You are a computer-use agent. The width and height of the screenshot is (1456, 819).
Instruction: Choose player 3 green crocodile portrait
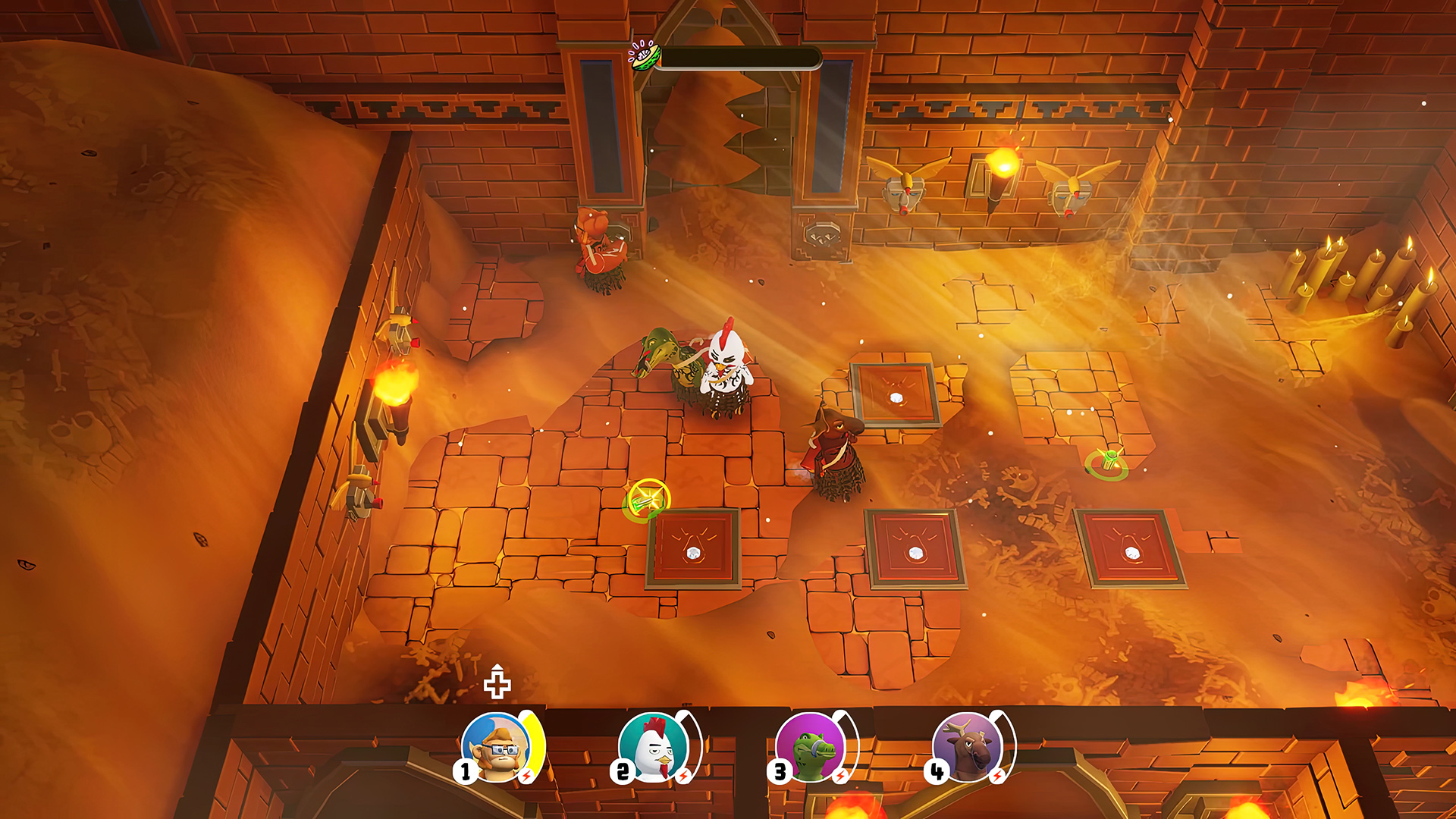(x=811, y=747)
